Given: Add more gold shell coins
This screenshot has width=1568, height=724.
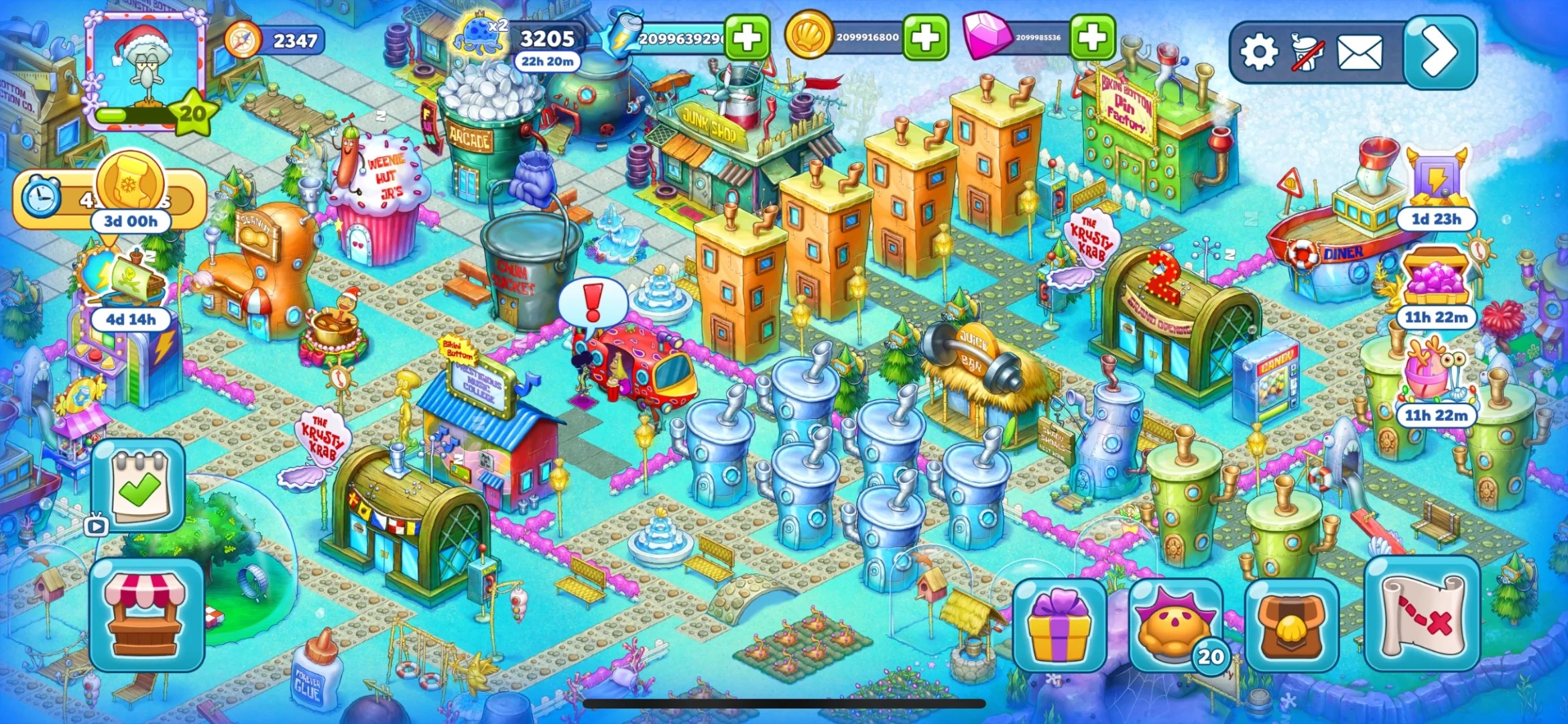Looking at the screenshot, I should point(925,38).
